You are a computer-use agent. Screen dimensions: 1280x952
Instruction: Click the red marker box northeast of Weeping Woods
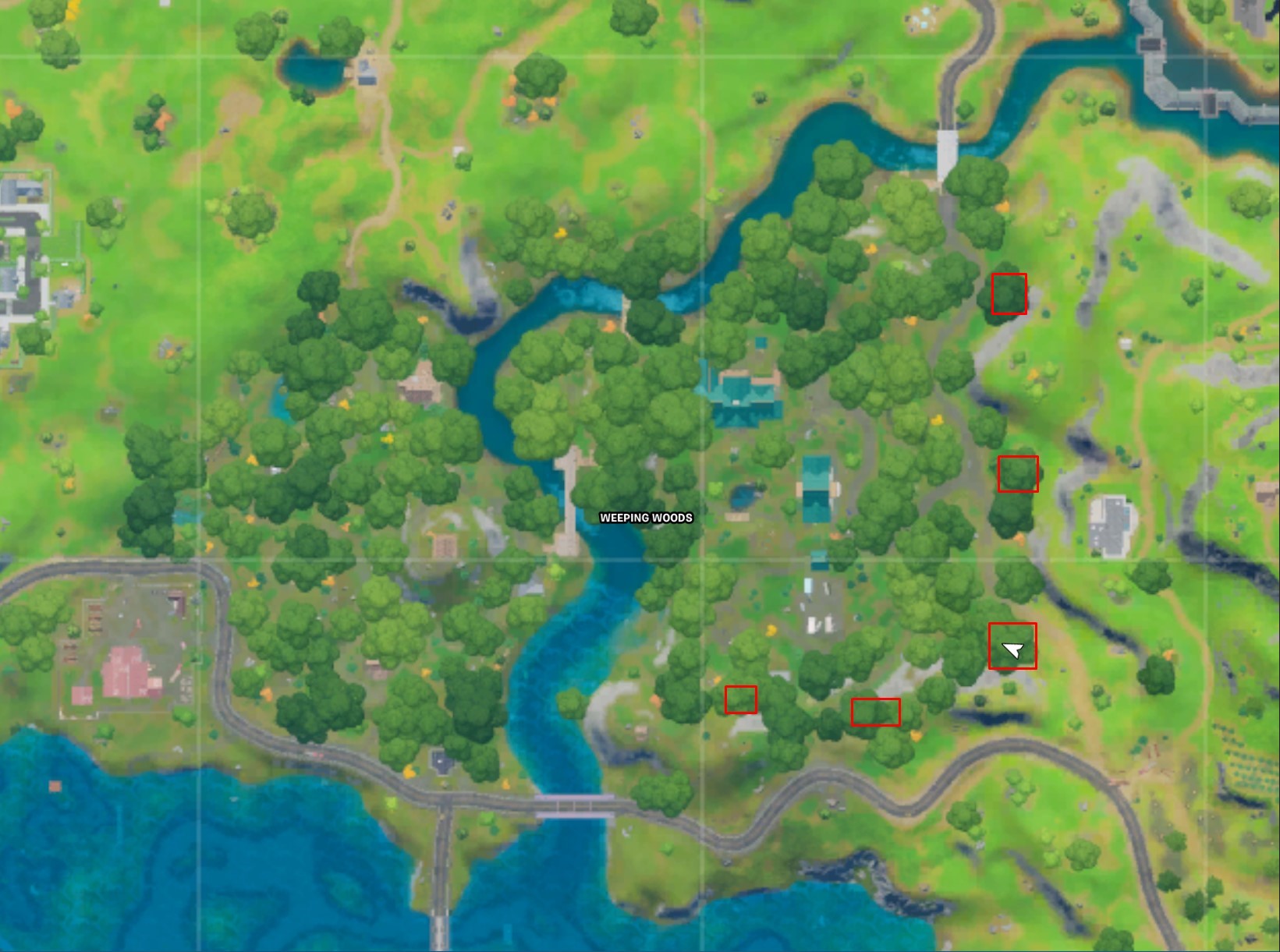point(1009,294)
